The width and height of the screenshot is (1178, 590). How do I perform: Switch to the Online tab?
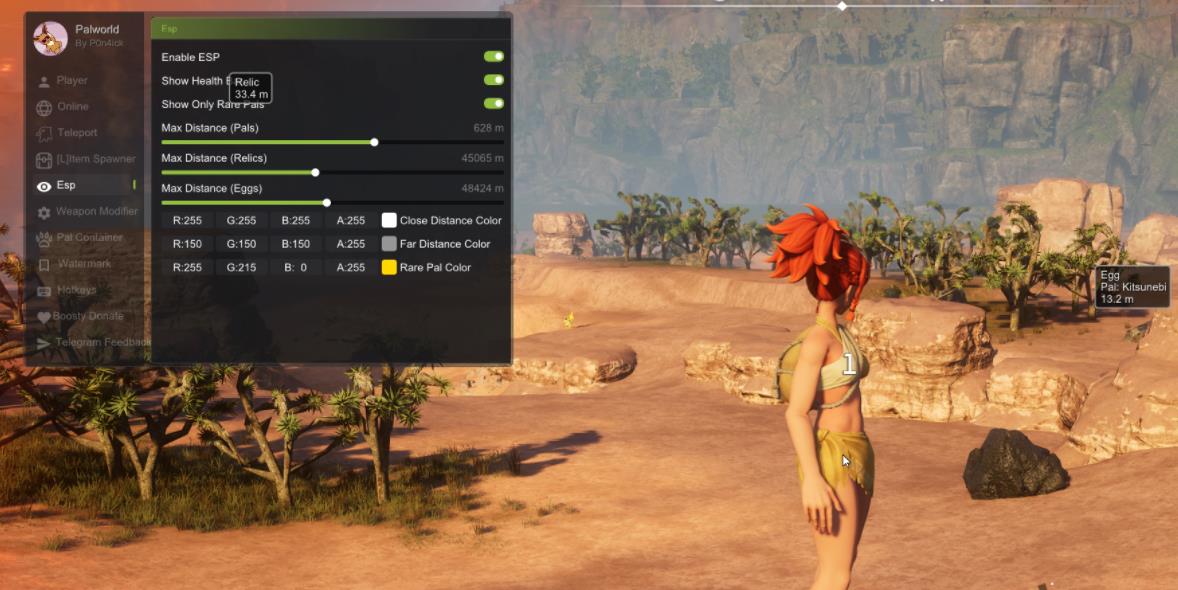[x=72, y=106]
